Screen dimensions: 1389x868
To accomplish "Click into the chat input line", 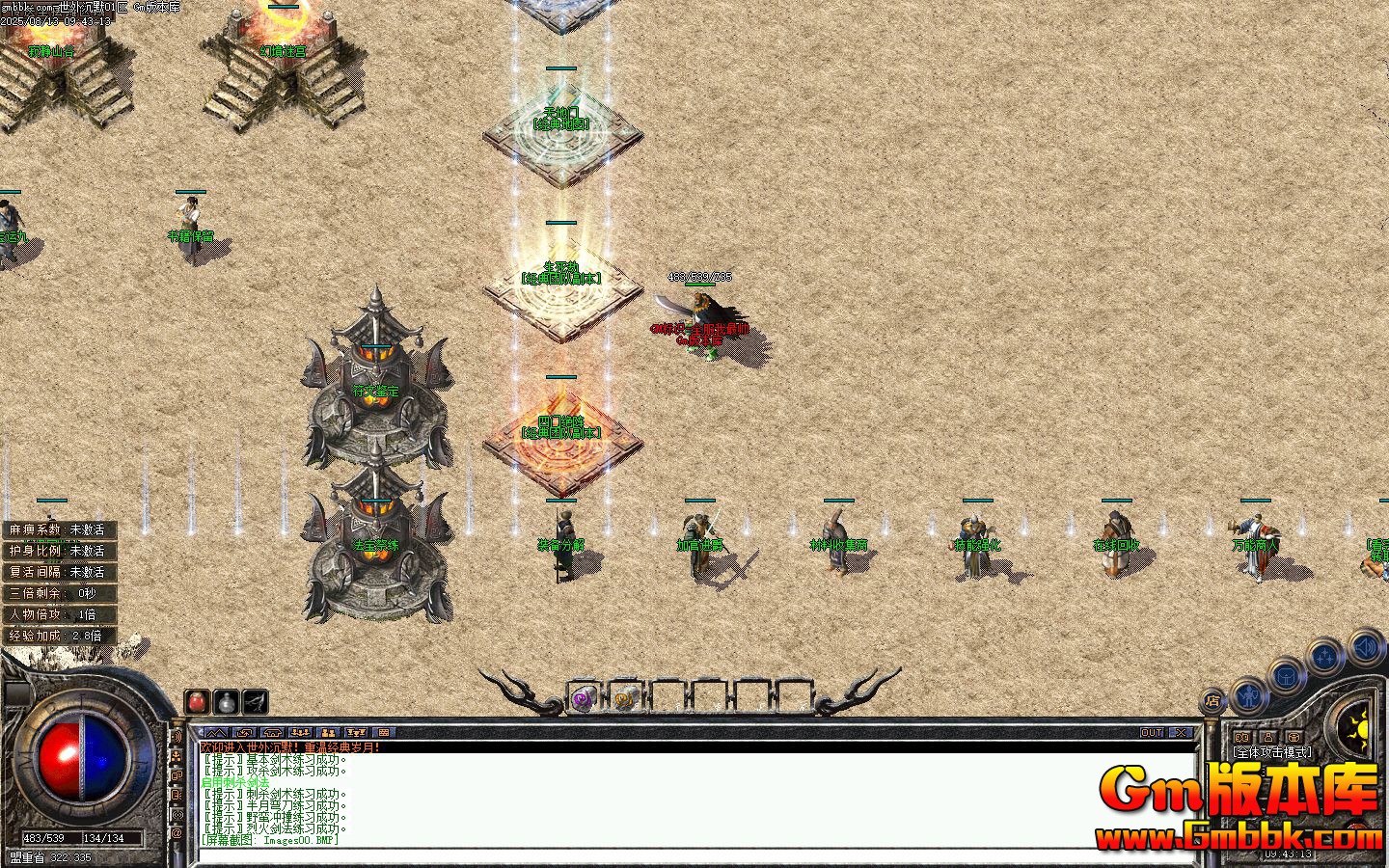I will point(675,854).
